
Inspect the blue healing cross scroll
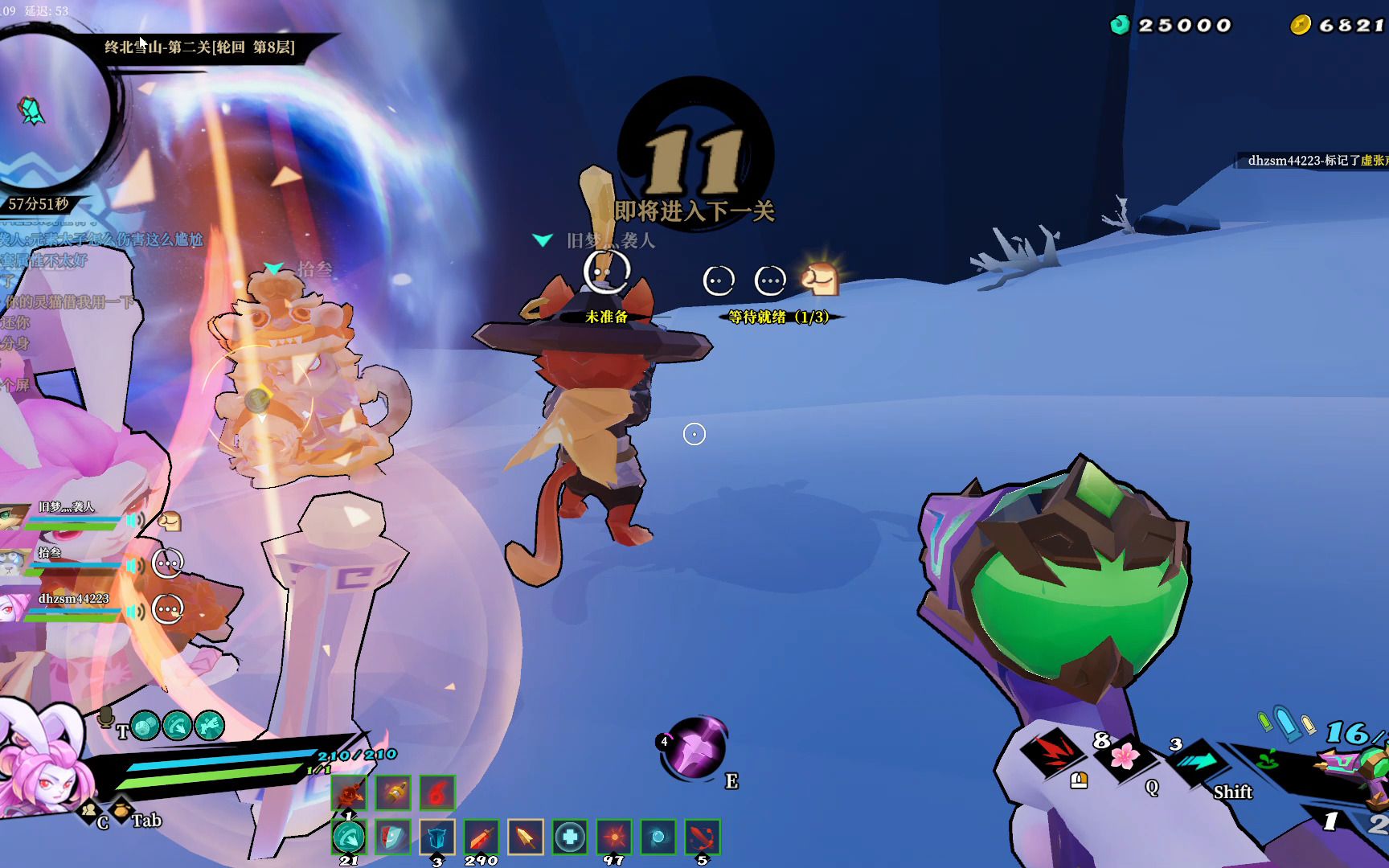(x=569, y=837)
